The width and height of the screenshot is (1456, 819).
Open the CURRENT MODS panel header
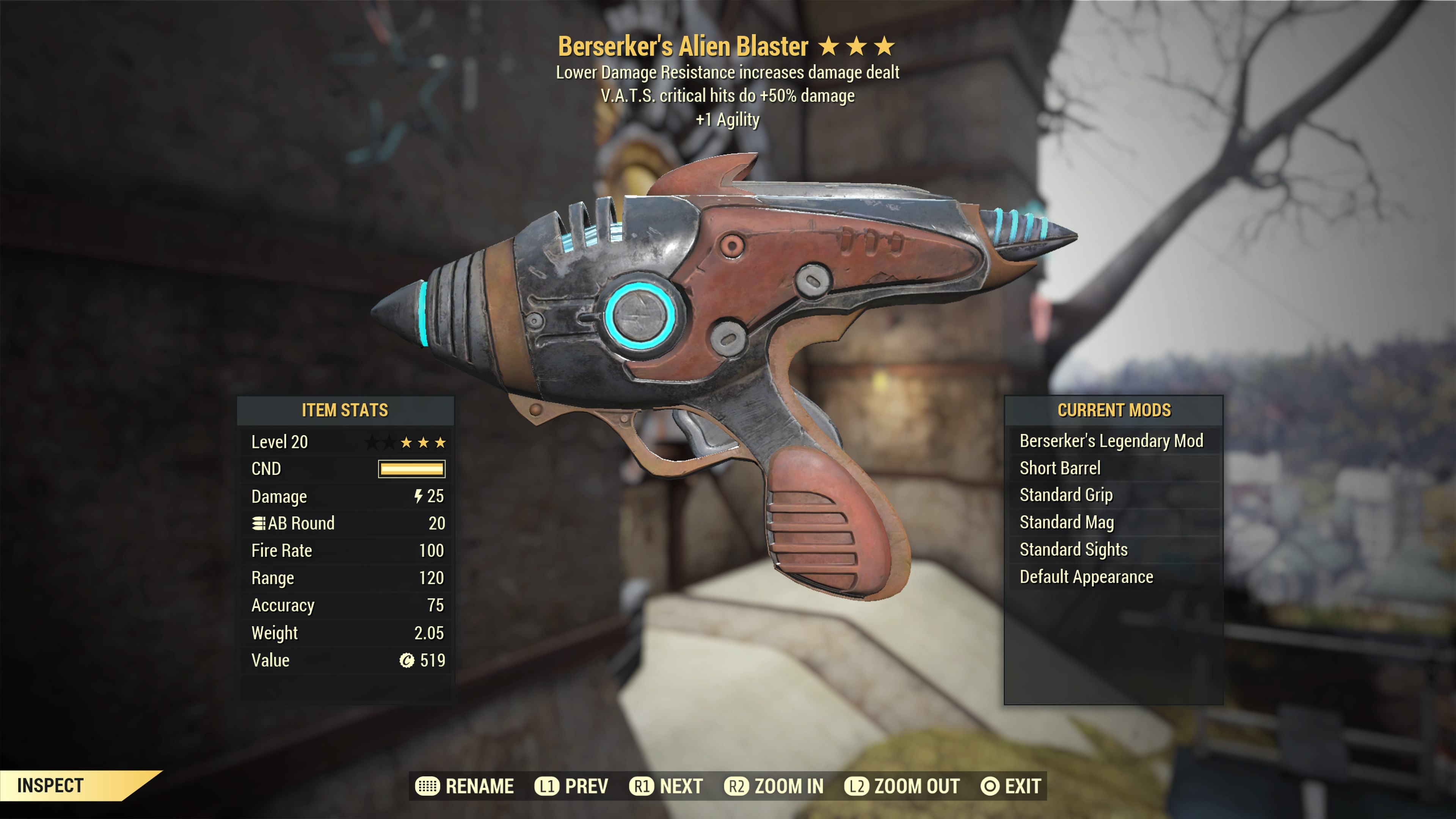(1116, 410)
